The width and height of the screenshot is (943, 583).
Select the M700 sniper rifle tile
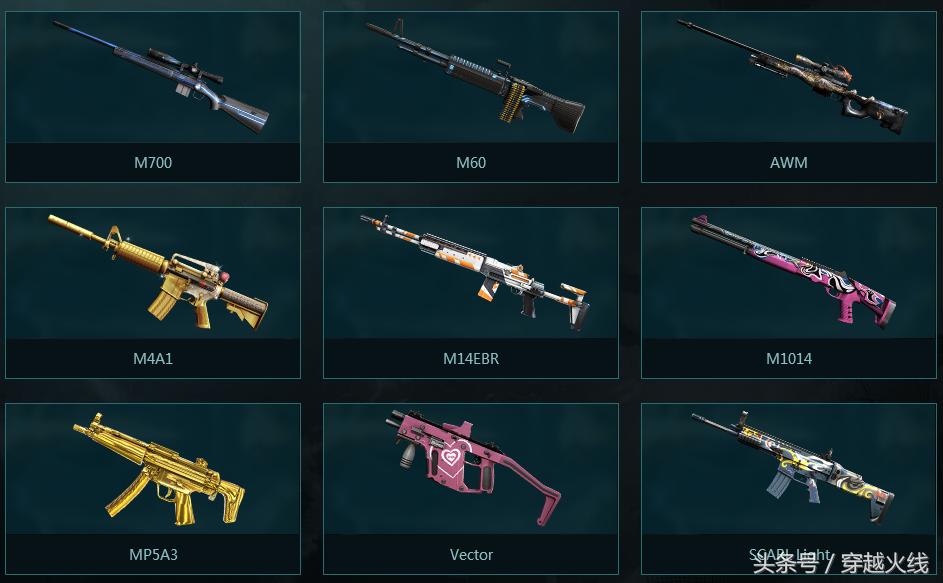click(x=153, y=96)
